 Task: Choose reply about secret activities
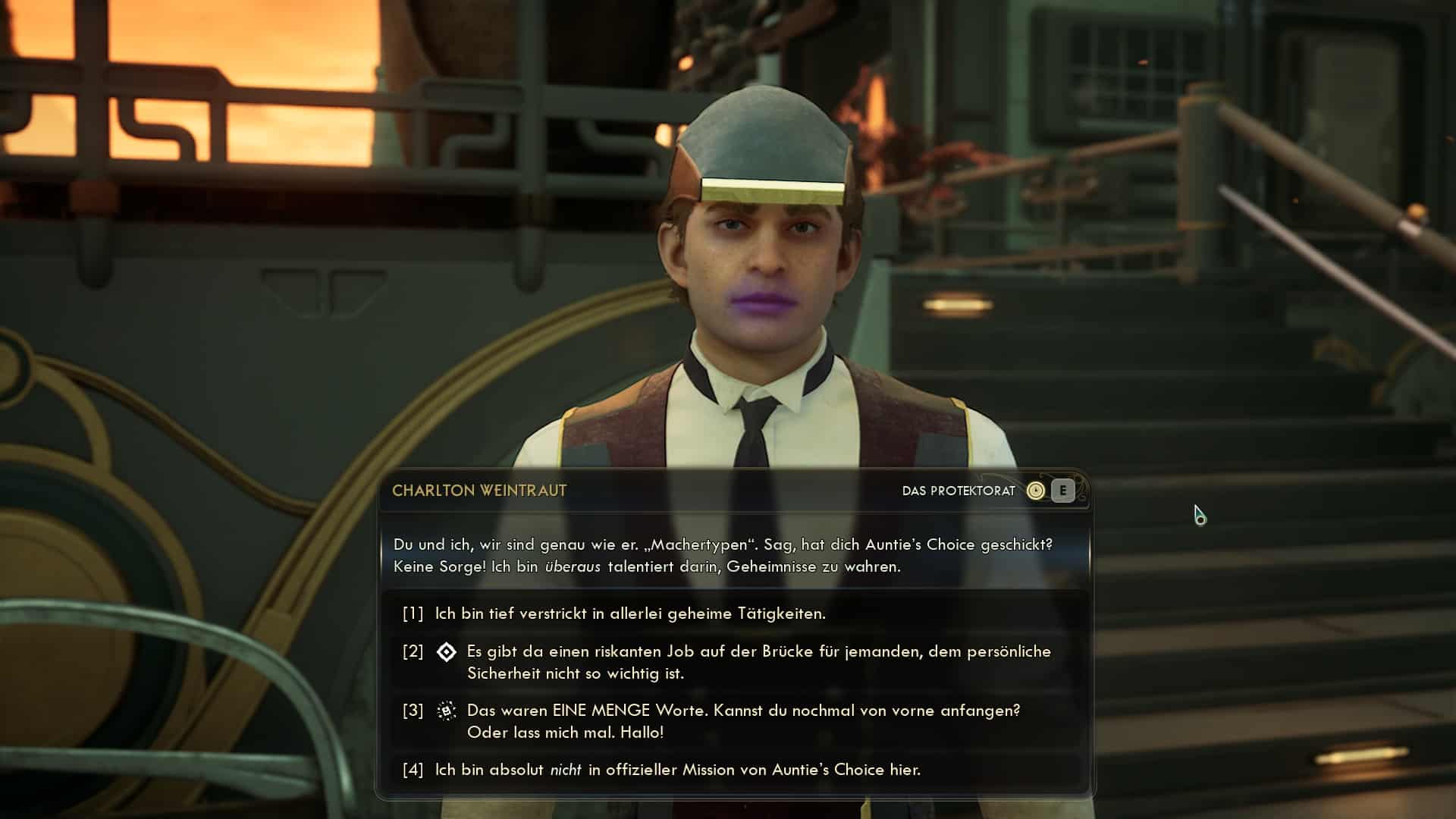629,613
